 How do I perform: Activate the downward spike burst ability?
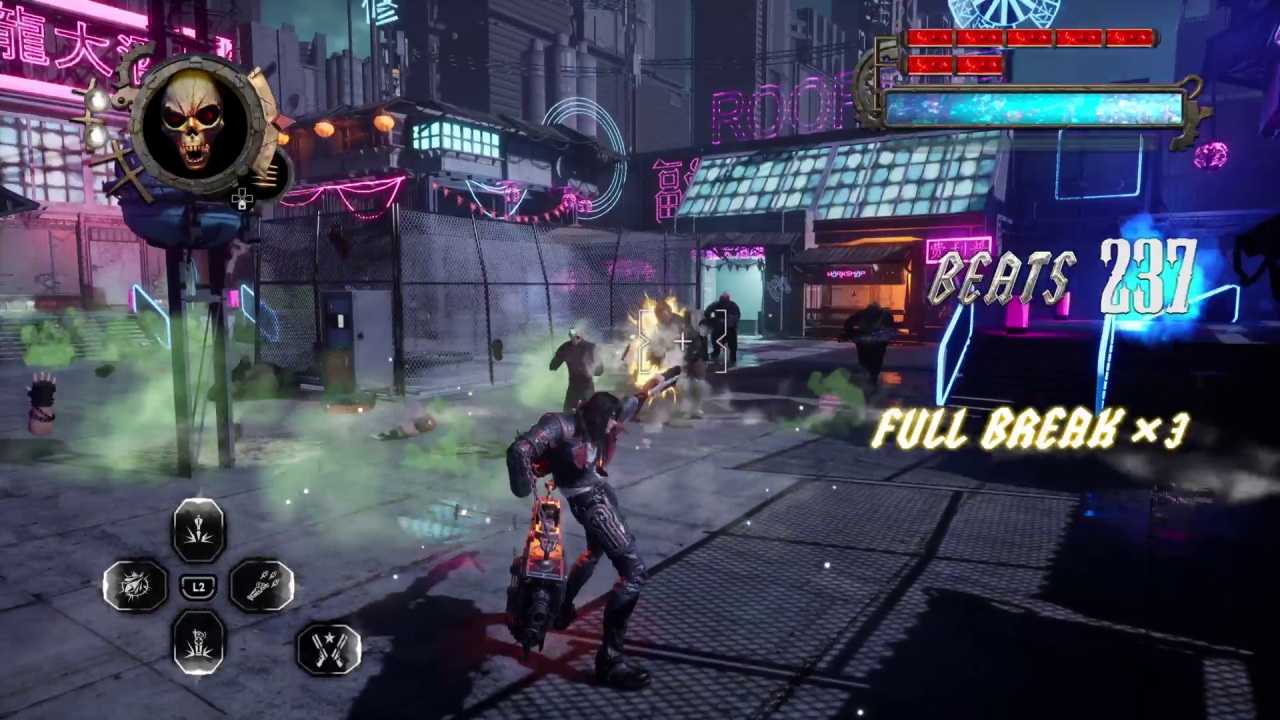pos(199,530)
